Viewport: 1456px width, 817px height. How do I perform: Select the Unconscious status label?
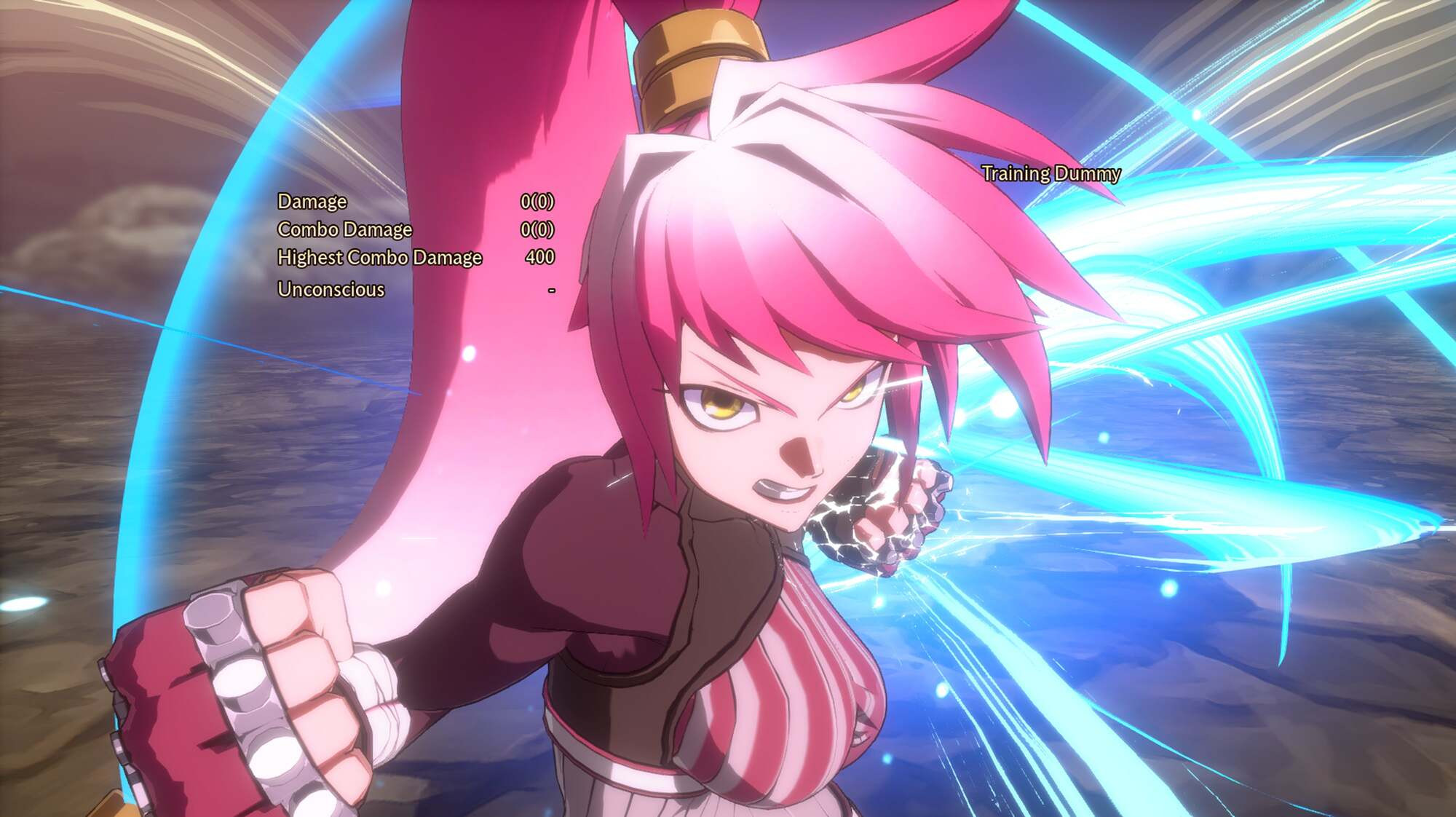(329, 290)
